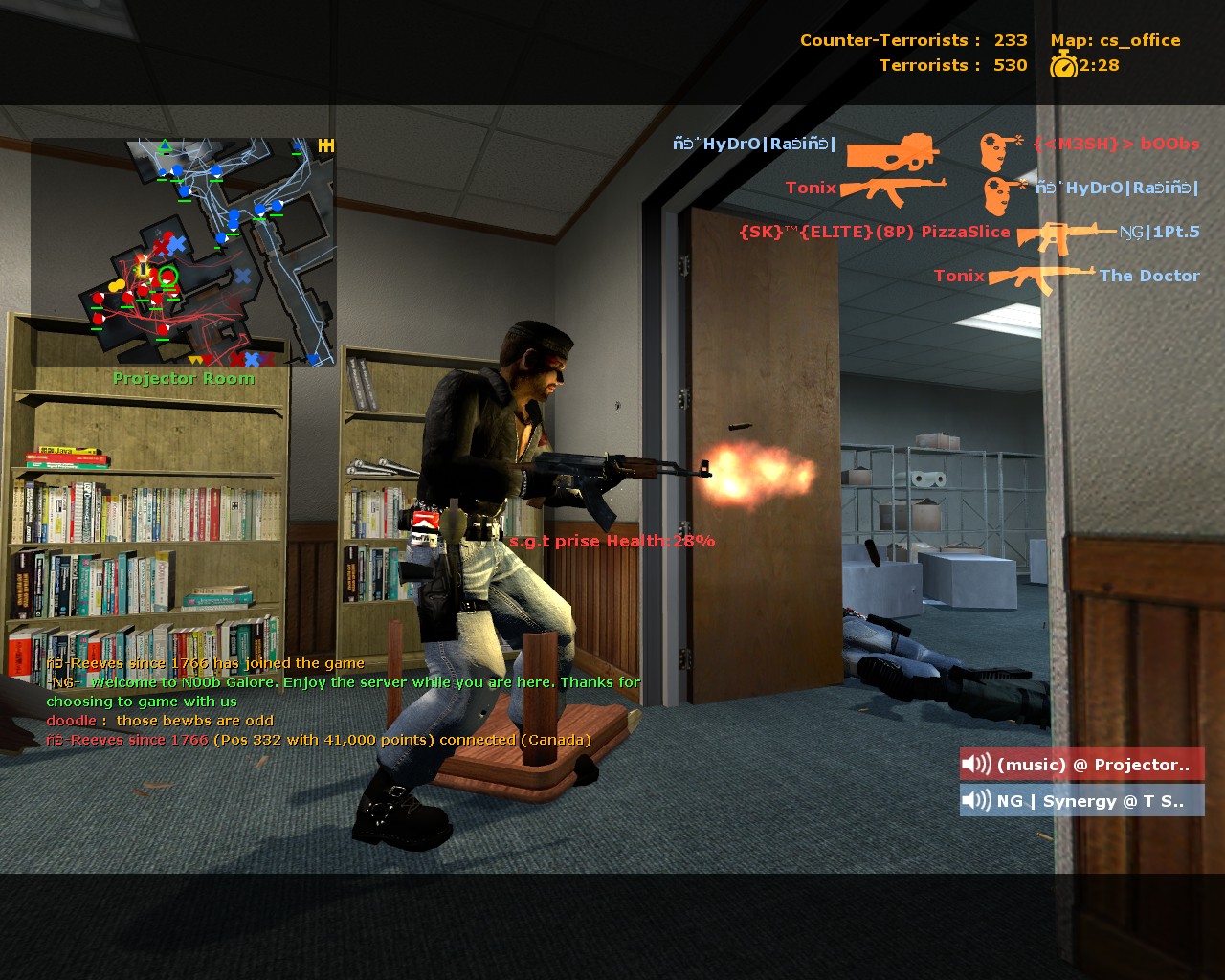Select the headshot icon beside HyDrO|Rabine
1225x980 pixels.
1000,189
